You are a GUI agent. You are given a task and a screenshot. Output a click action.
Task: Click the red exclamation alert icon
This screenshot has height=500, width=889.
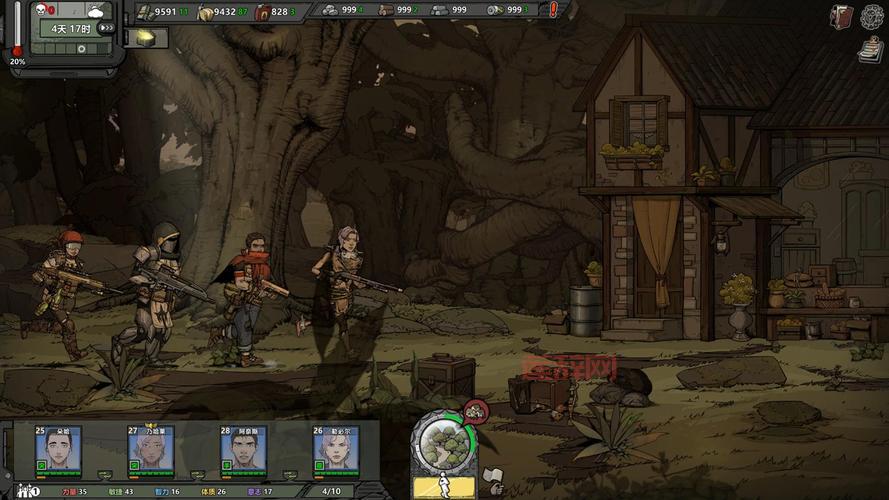[554, 10]
